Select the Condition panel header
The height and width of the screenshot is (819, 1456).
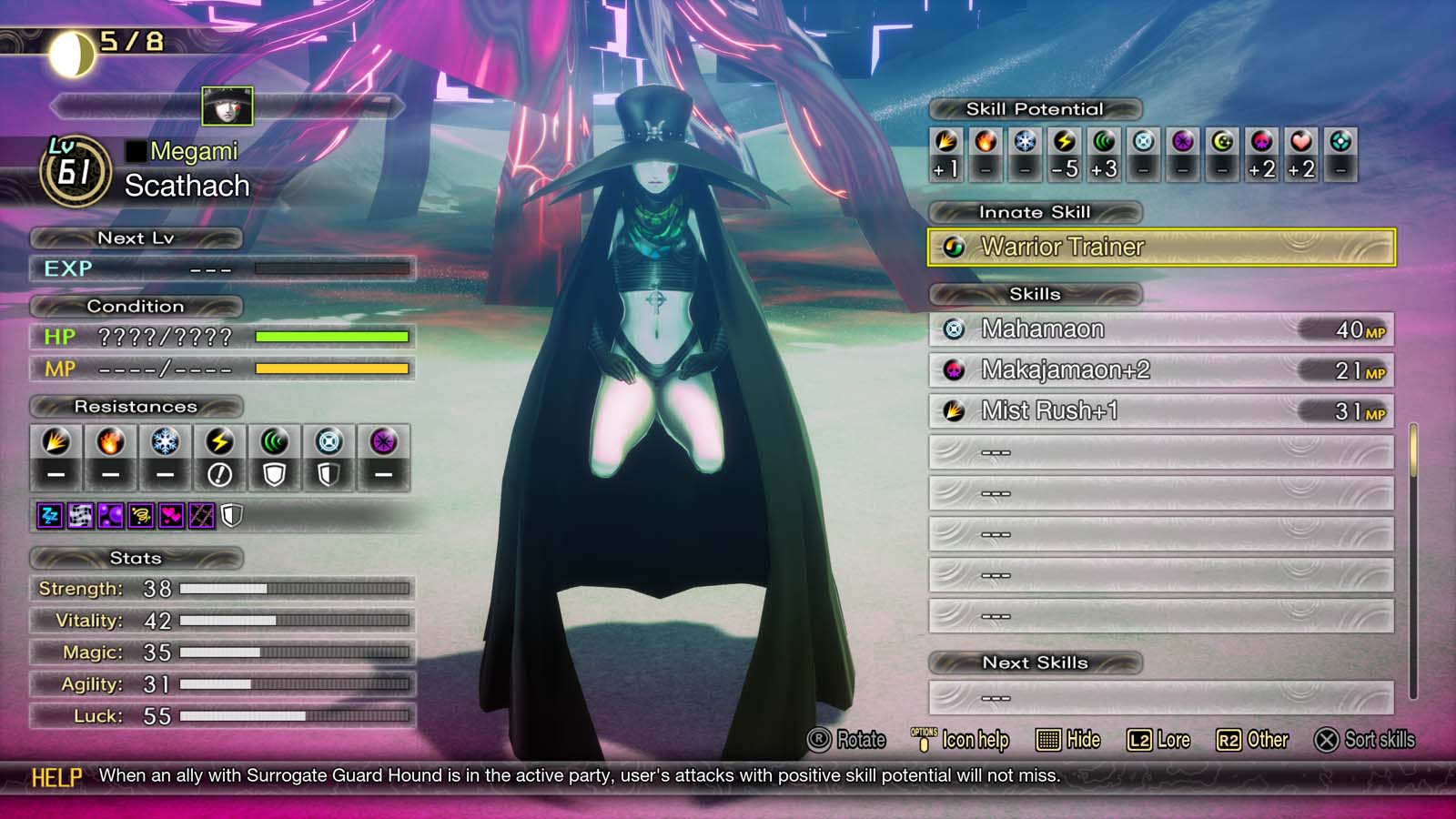coord(136,307)
